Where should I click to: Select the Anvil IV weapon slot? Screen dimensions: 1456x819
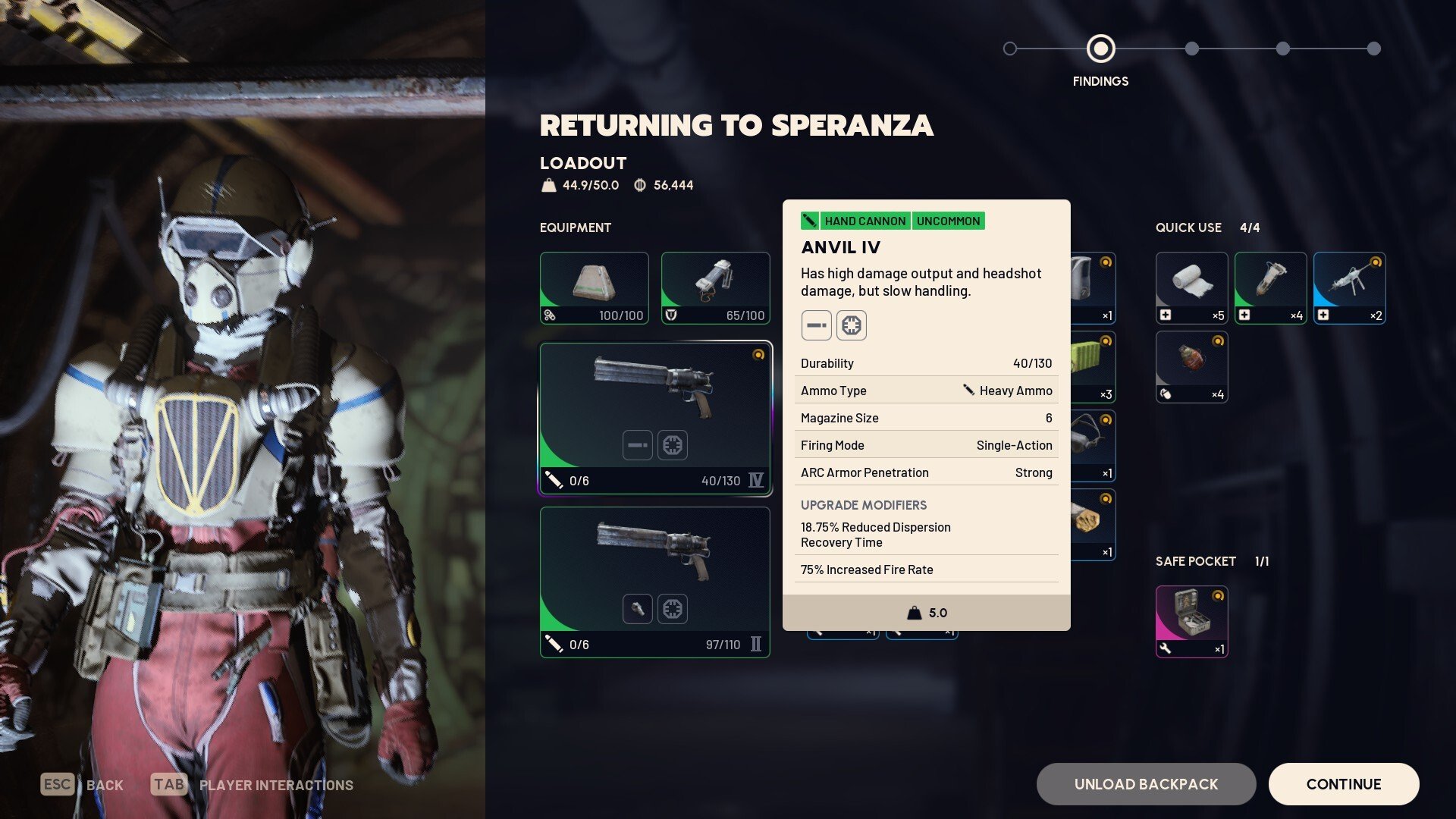pyautogui.click(x=655, y=419)
